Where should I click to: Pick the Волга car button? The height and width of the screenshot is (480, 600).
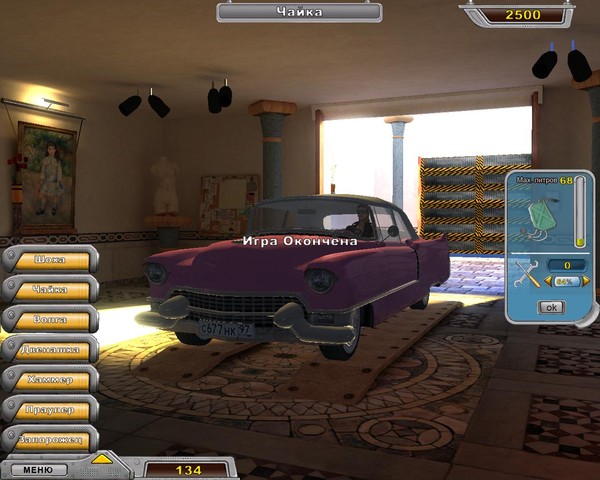coord(50,319)
